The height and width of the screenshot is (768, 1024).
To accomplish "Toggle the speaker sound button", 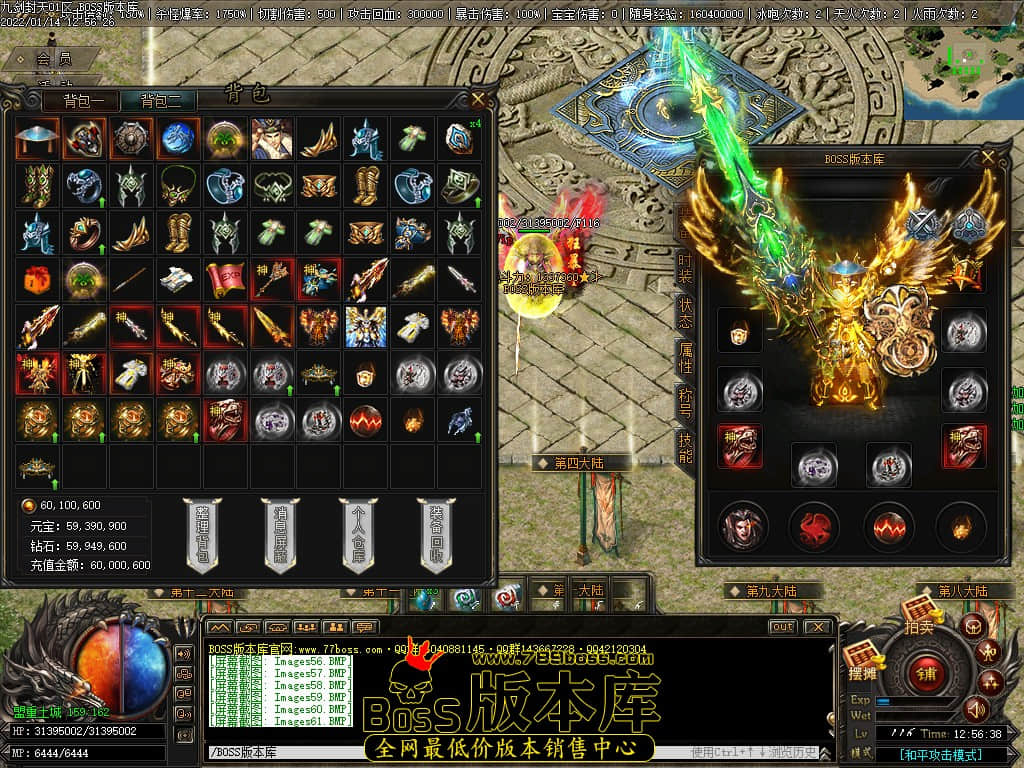I will (x=973, y=710).
